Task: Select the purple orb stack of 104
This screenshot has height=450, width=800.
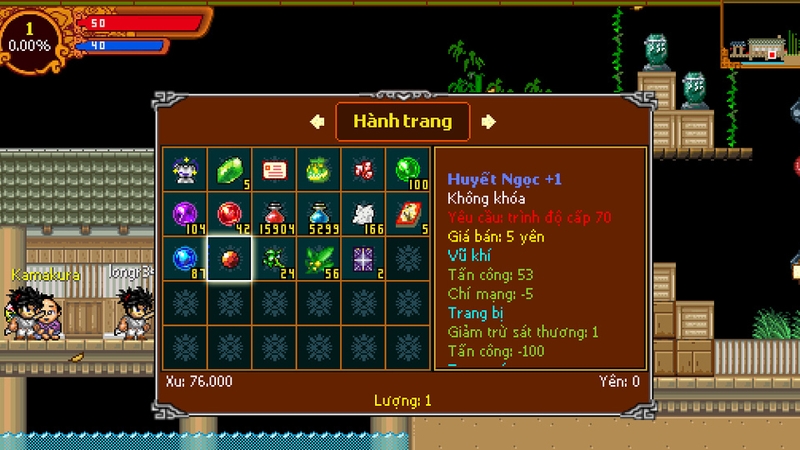Action: 186,214
